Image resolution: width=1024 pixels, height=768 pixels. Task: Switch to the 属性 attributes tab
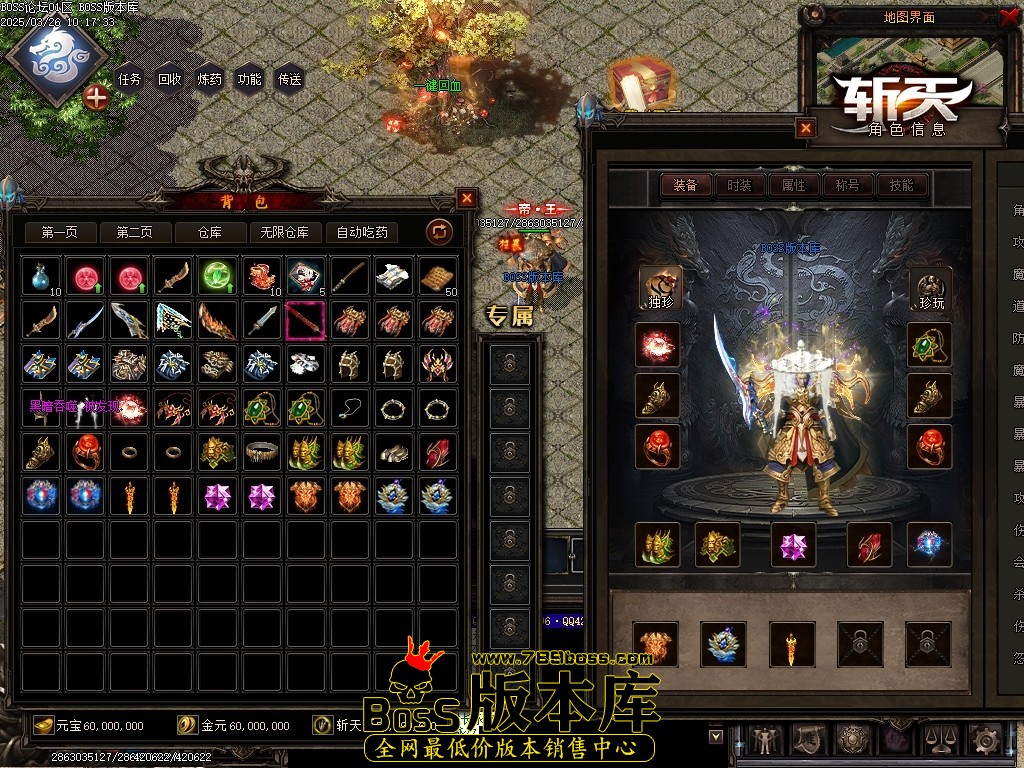793,185
